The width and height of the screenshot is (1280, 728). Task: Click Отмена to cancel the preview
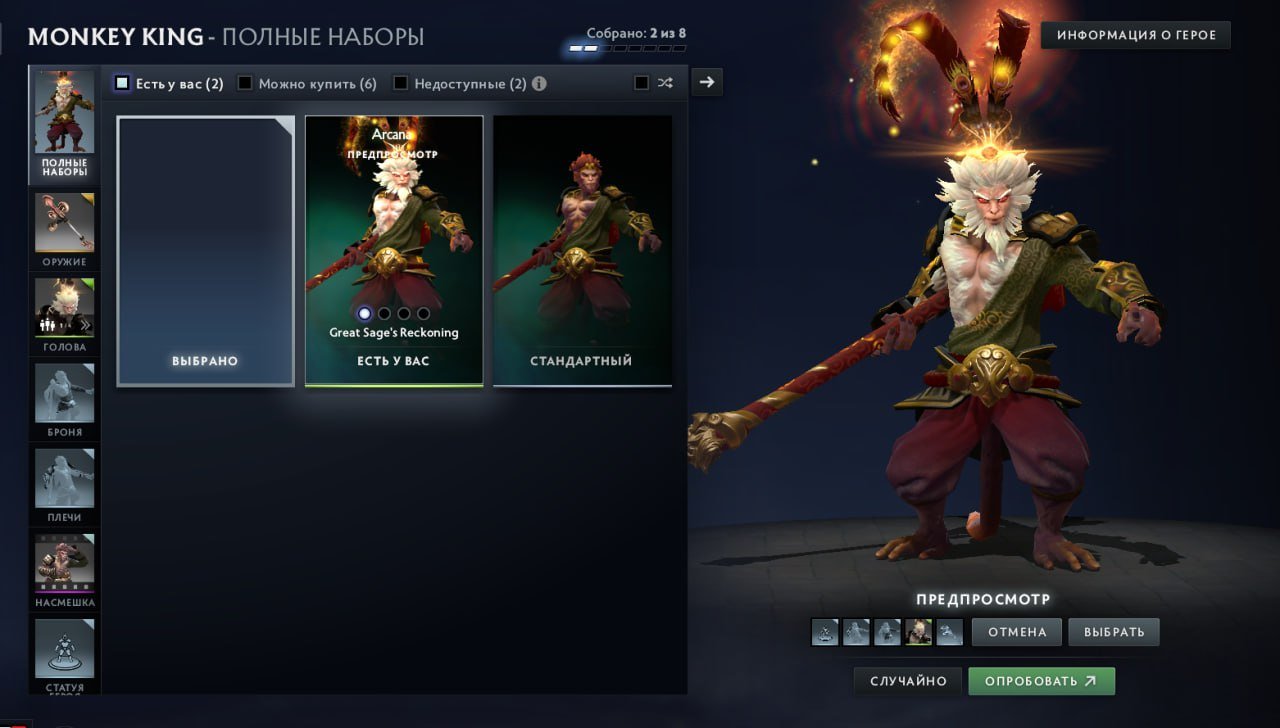(1016, 631)
